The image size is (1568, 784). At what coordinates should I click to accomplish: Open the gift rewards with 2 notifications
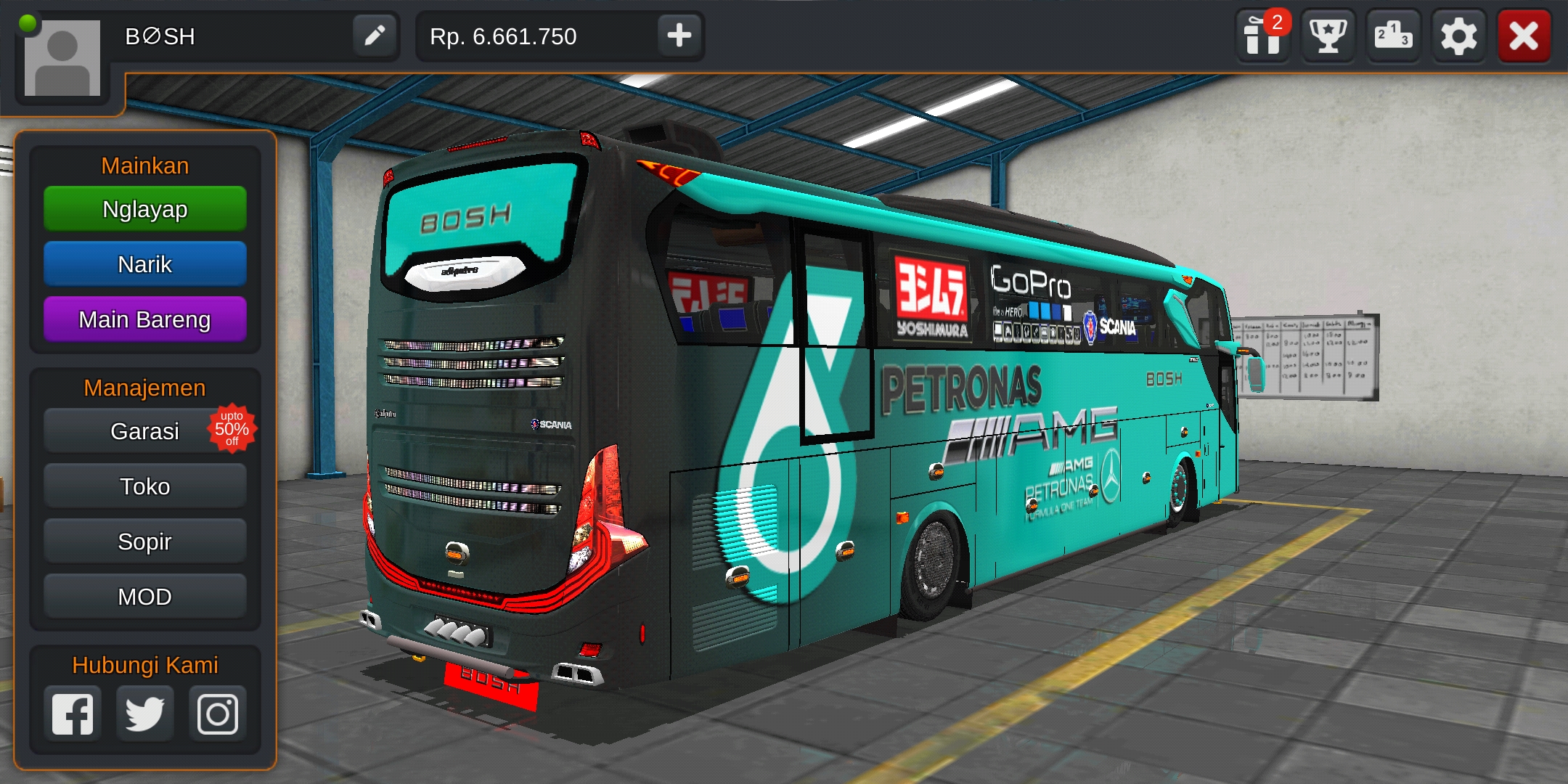[1263, 35]
